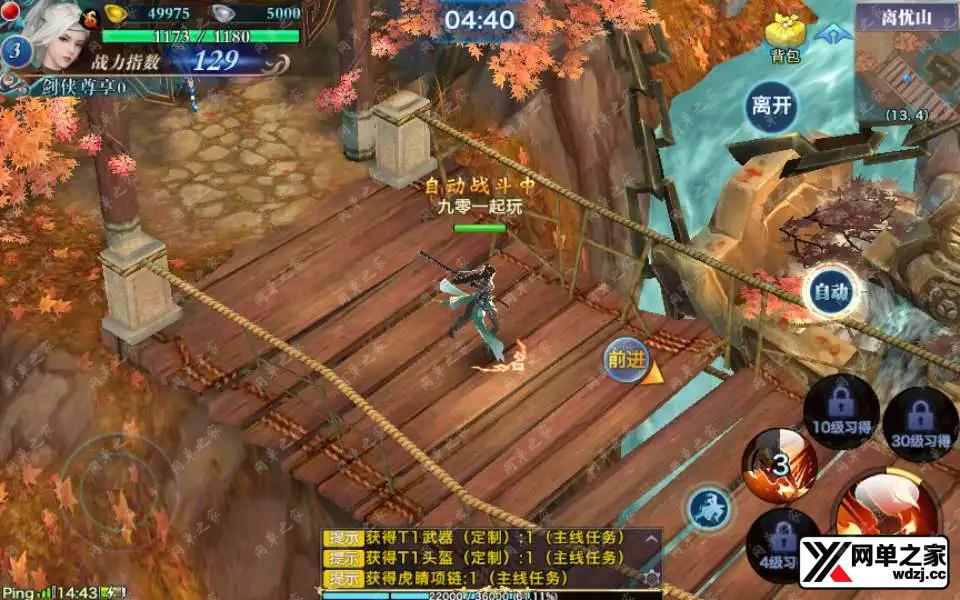This screenshot has width=960, height=600.
Task: Tap the locked 10级习得 skill slot
Action: (x=841, y=411)
